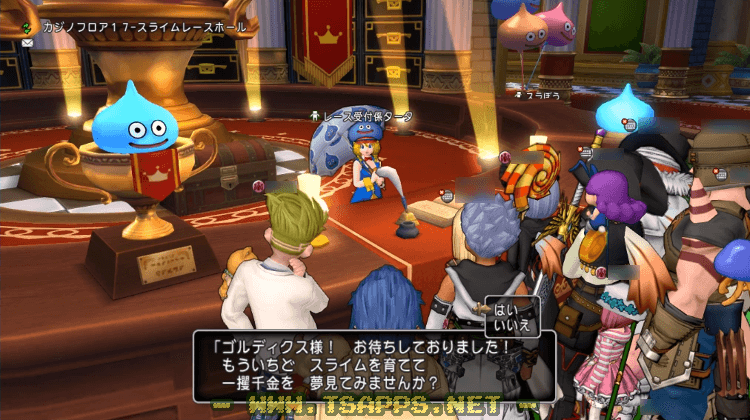Choose はい to raise a slime again
Image resolution: width=750 pixels, height=420 pixels.
pyautogui.click(x=503, y=310)
